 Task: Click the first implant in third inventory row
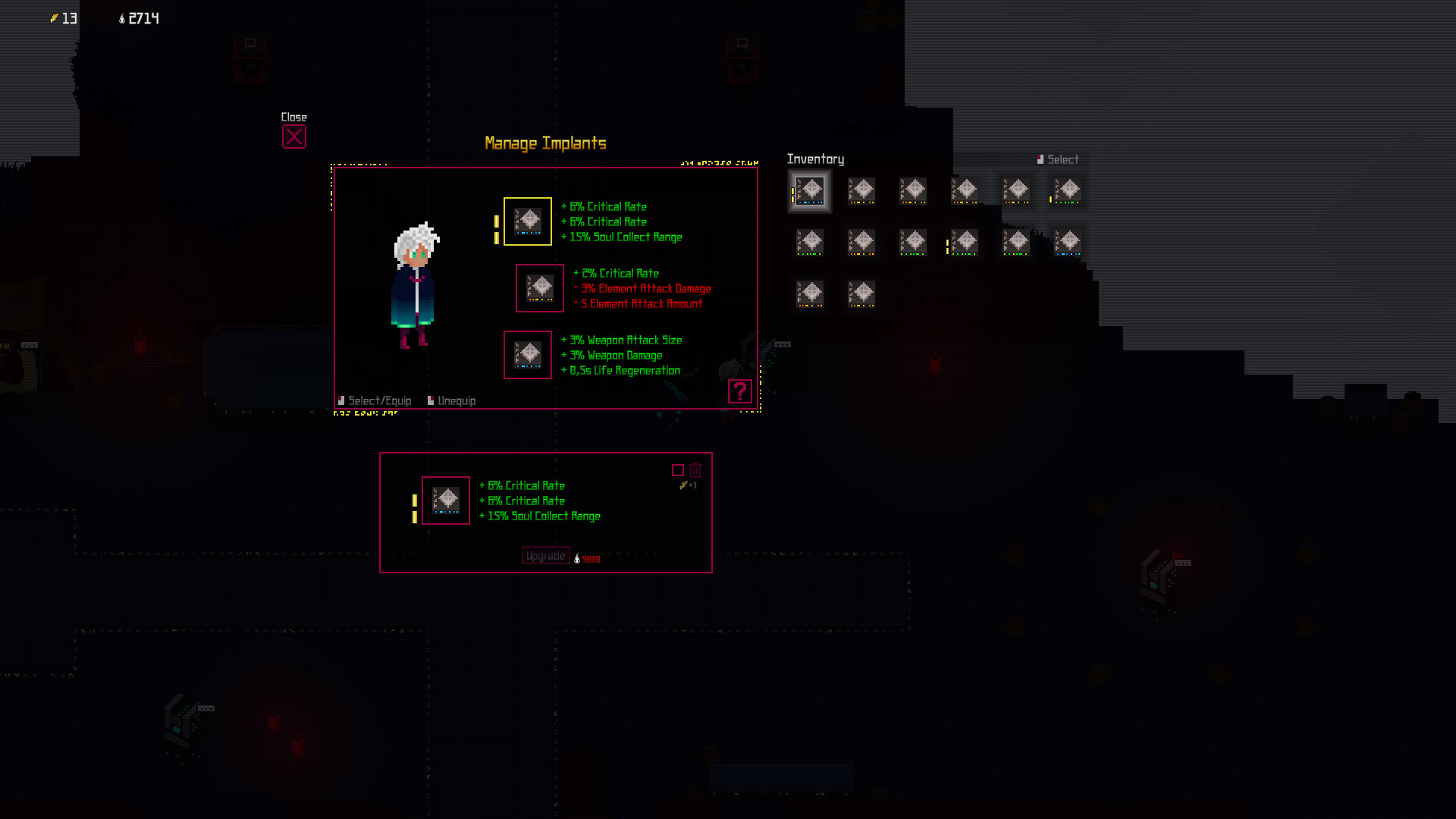click(810, 295)
